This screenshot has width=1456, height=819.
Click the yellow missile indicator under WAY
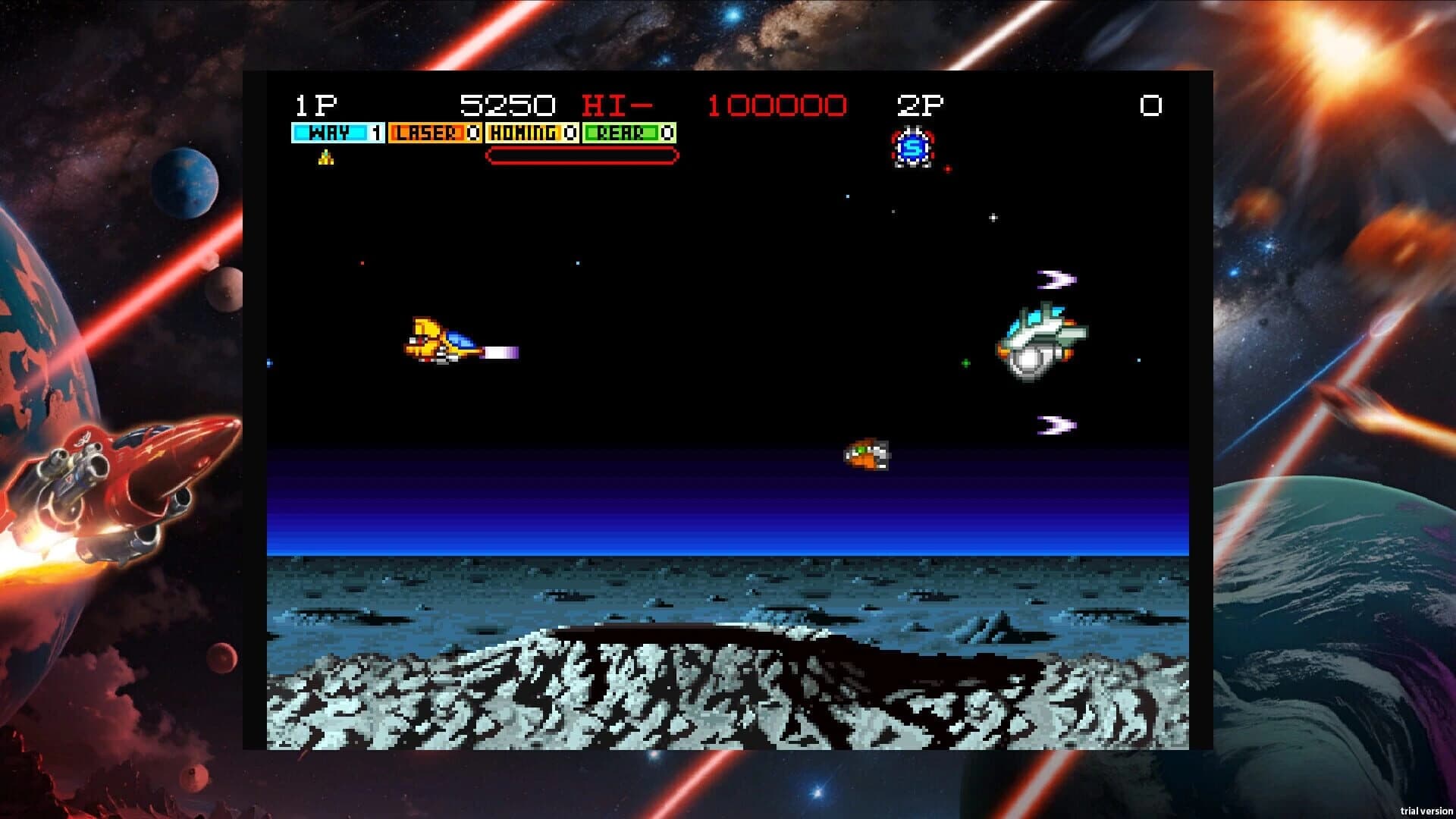[325, 159]
